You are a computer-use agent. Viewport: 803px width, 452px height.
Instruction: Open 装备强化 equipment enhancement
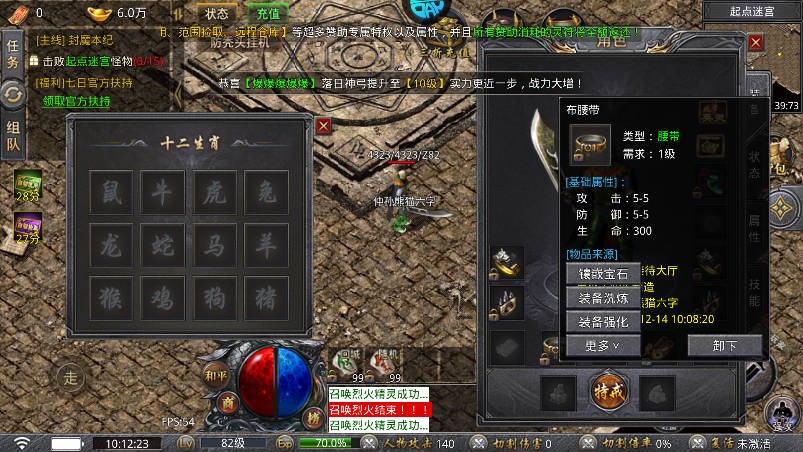click(603, 322)
